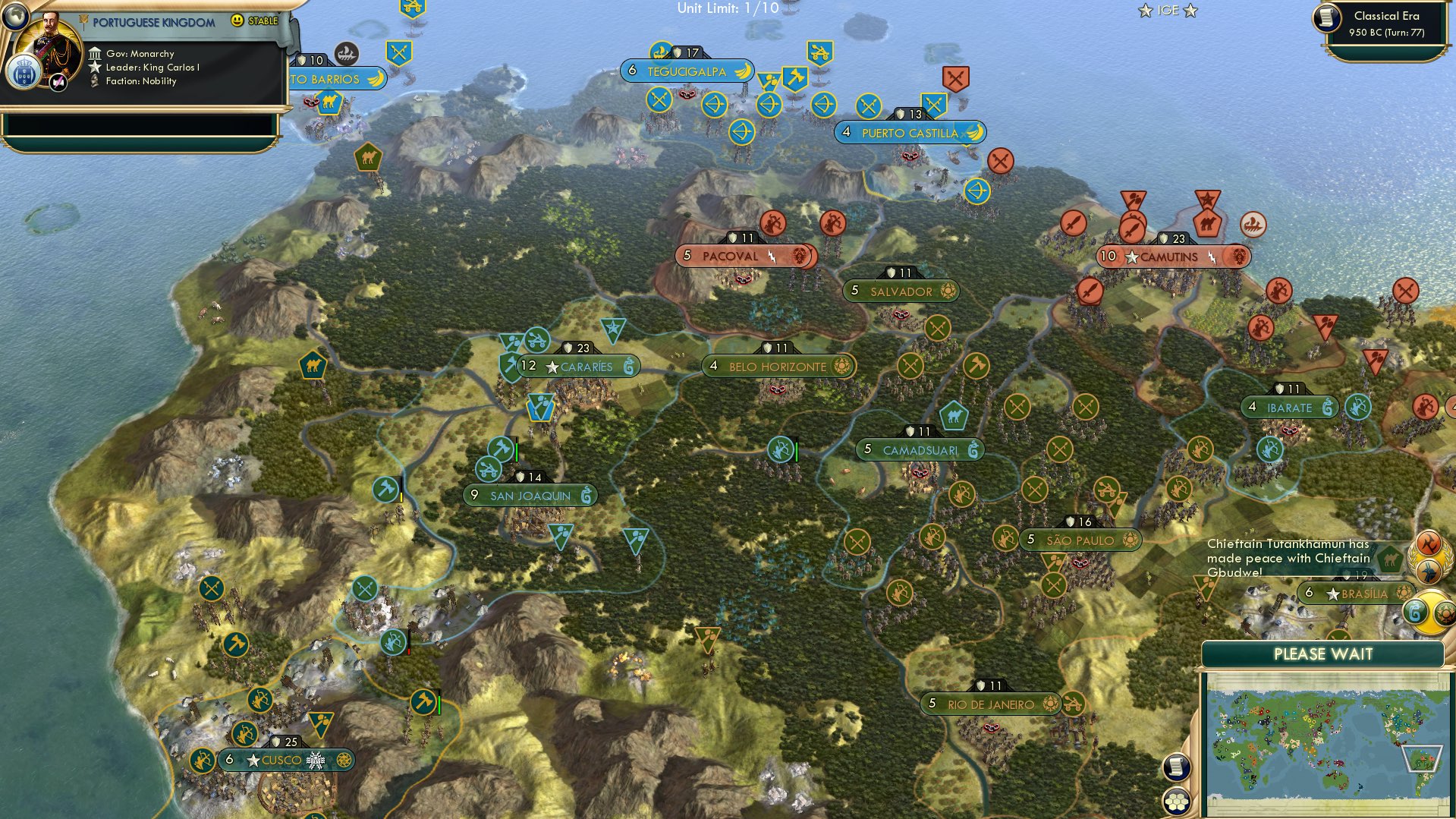1456x819 pixels.
Task: Click the green health bar of the worker unit
Action: 517,451
